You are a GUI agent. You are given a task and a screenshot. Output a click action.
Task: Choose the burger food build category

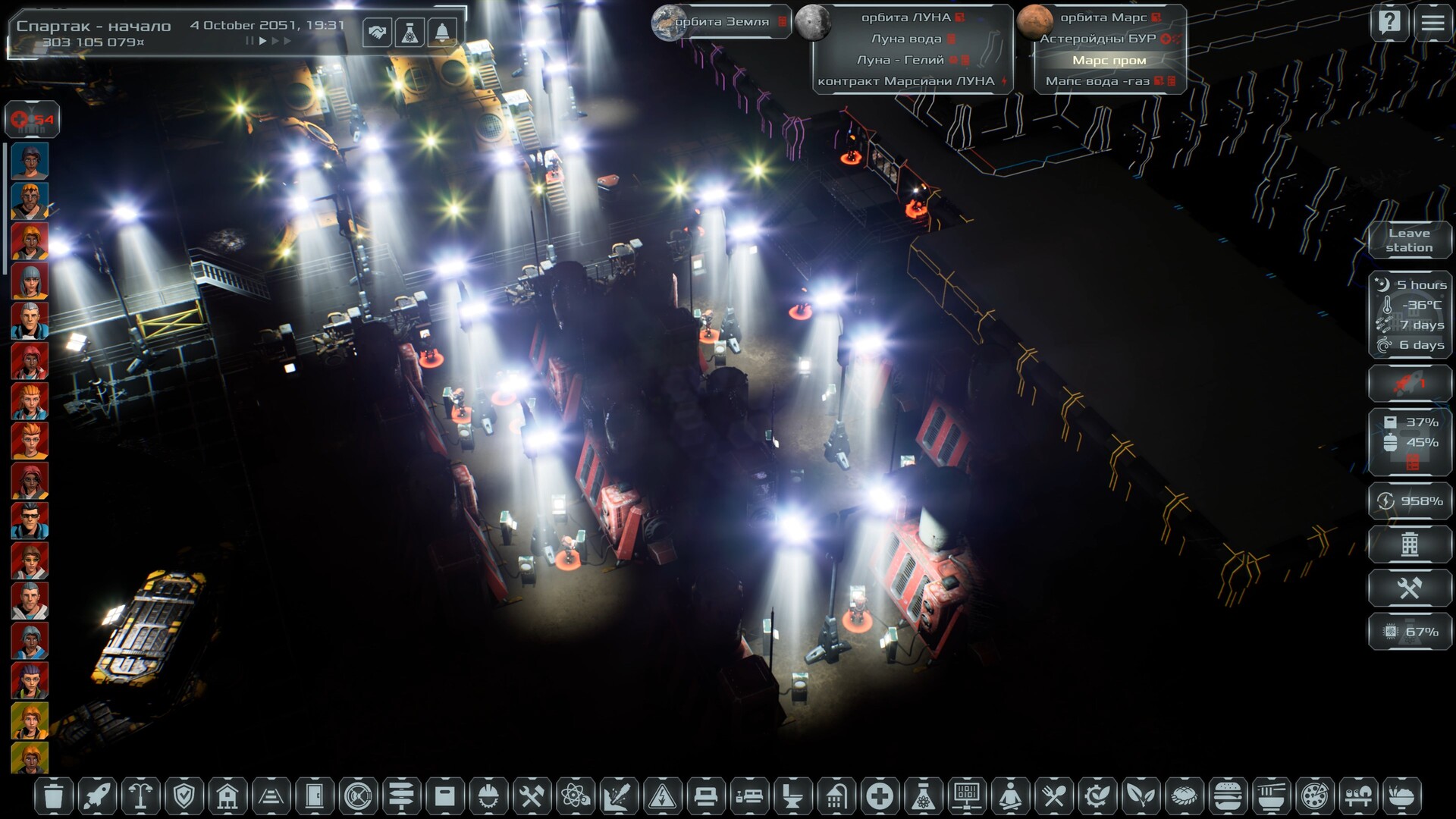(1226, 796)
